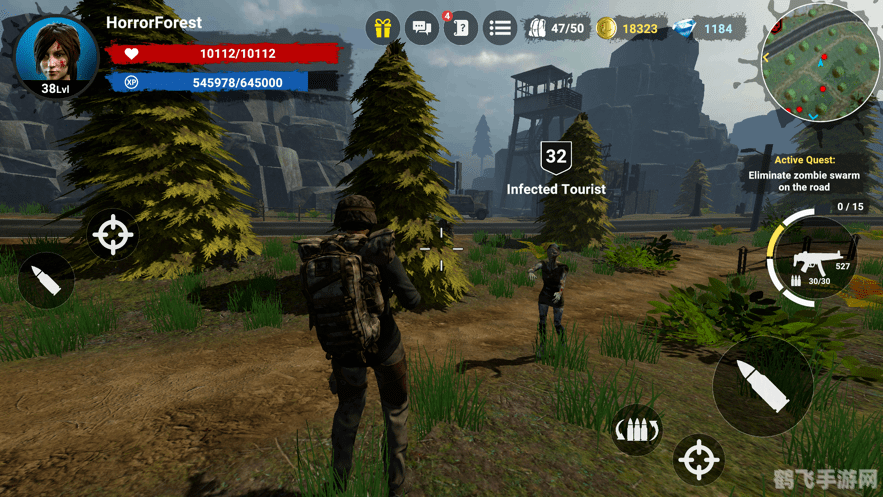Open the gift box rewards

(x=382, y=28)
